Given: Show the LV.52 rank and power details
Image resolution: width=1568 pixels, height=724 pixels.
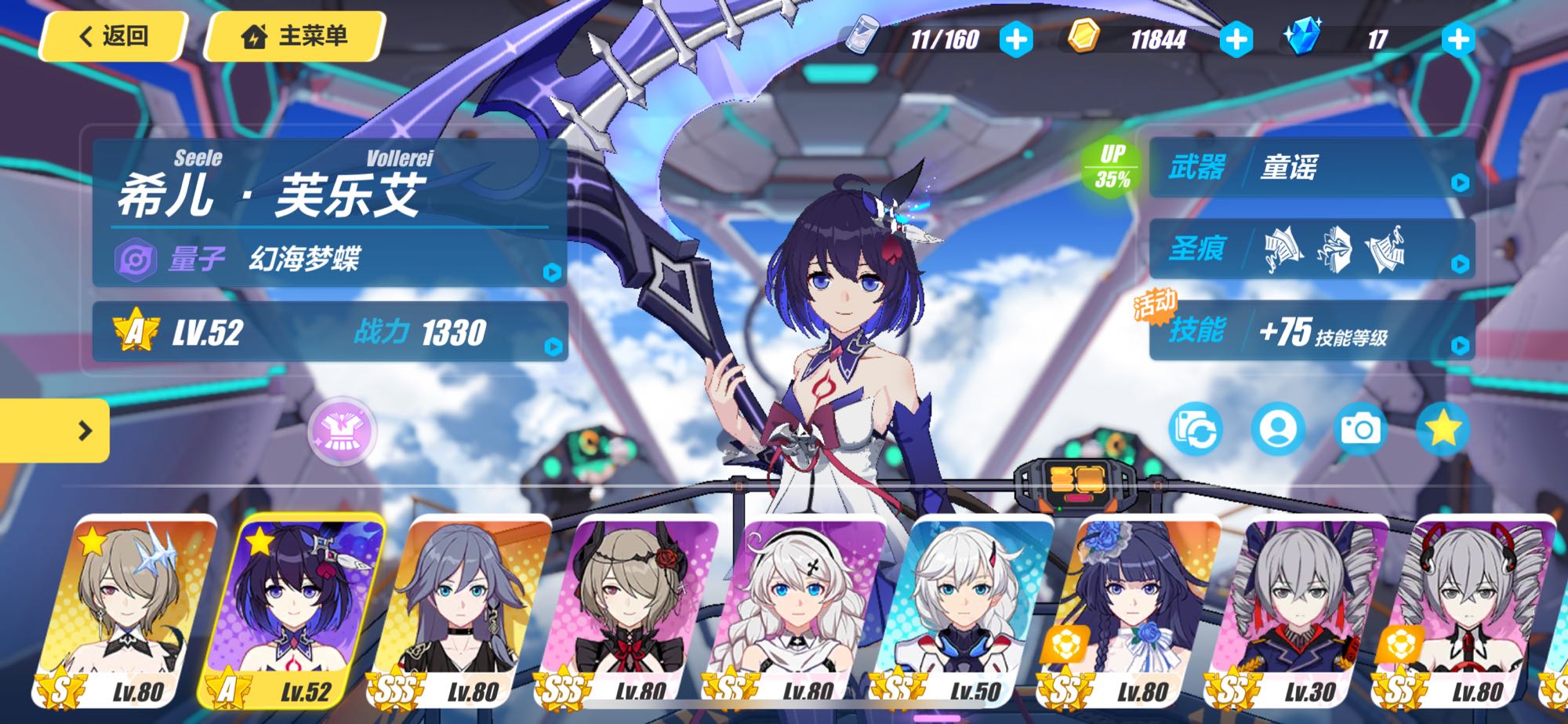Looking at the screenshot, I should coord(329,332).
